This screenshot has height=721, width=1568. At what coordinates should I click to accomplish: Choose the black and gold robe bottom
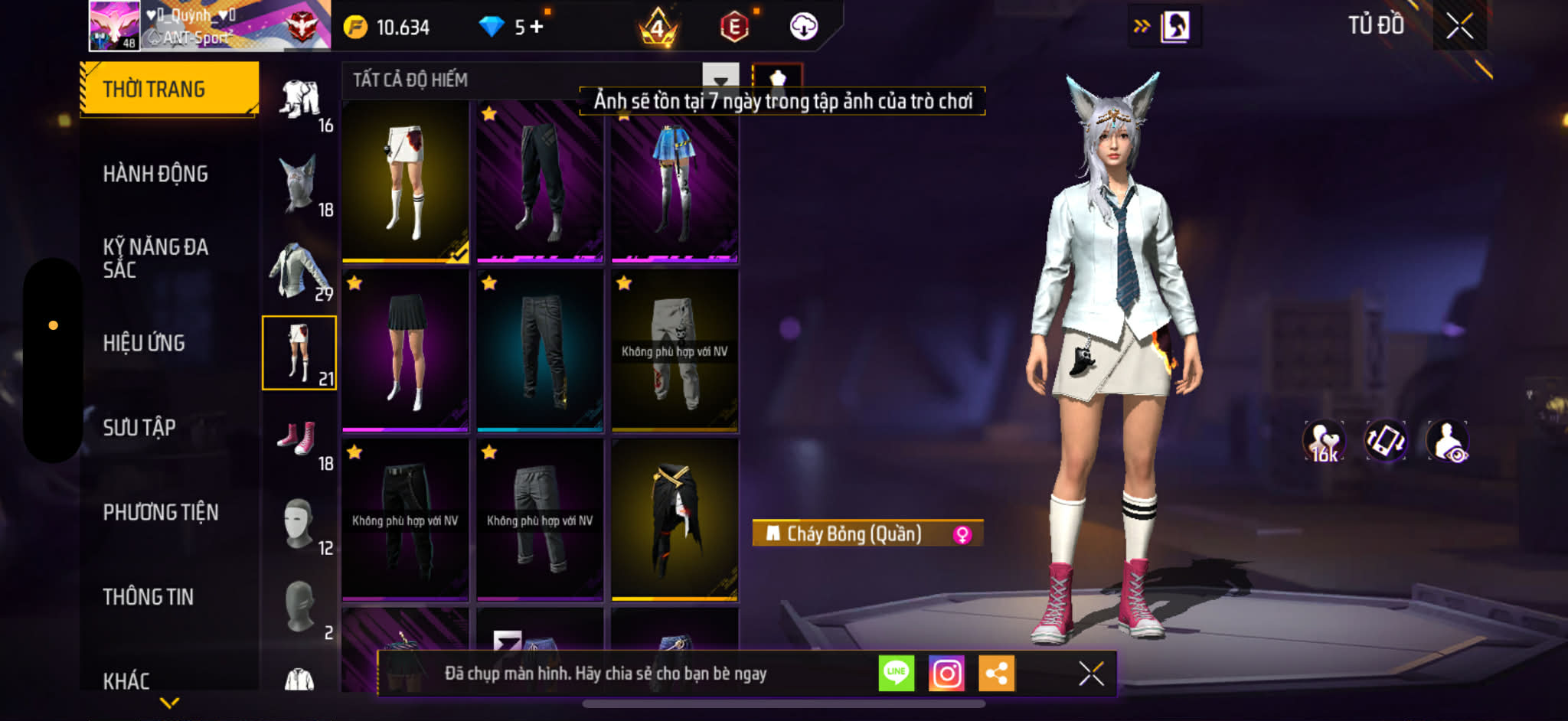click(675, 519)
